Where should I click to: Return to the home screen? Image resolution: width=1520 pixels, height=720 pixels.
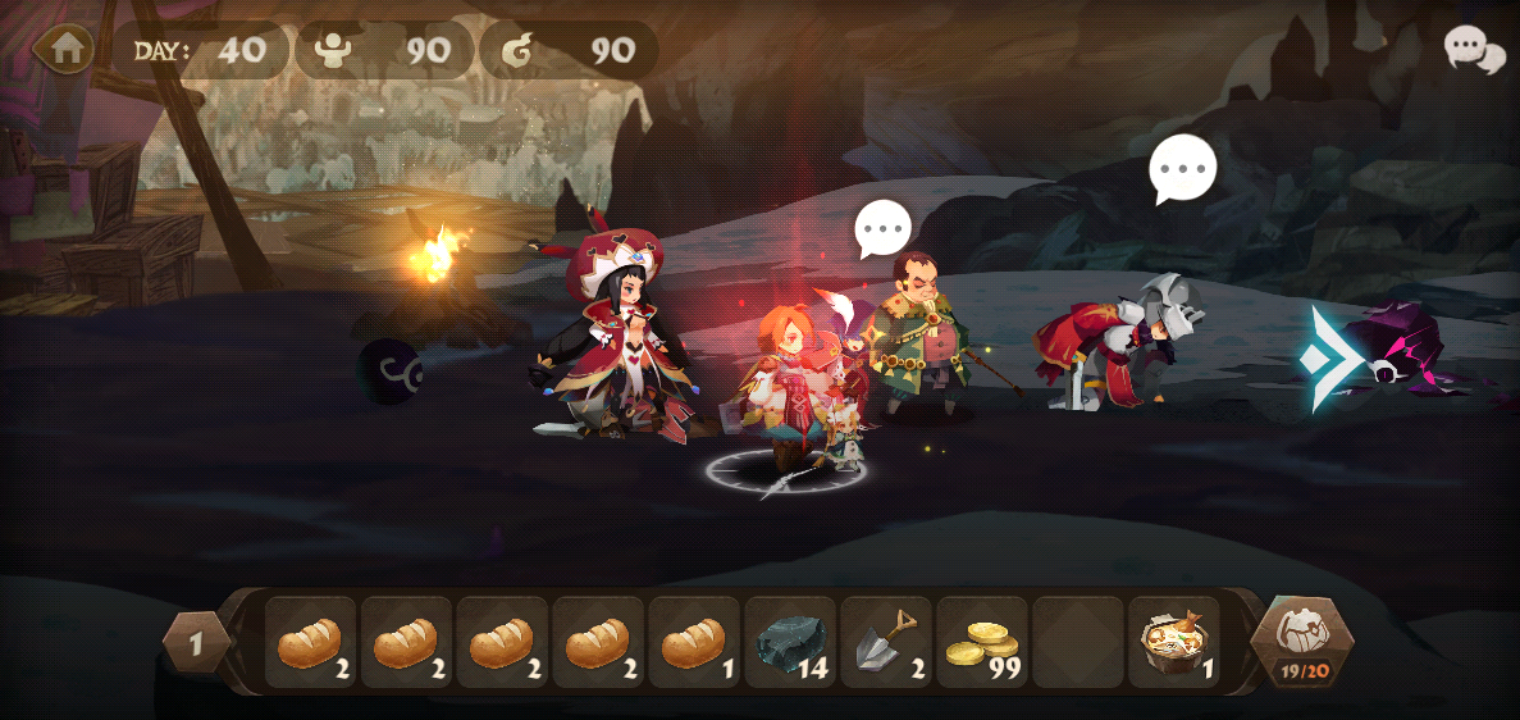point(65,49)
